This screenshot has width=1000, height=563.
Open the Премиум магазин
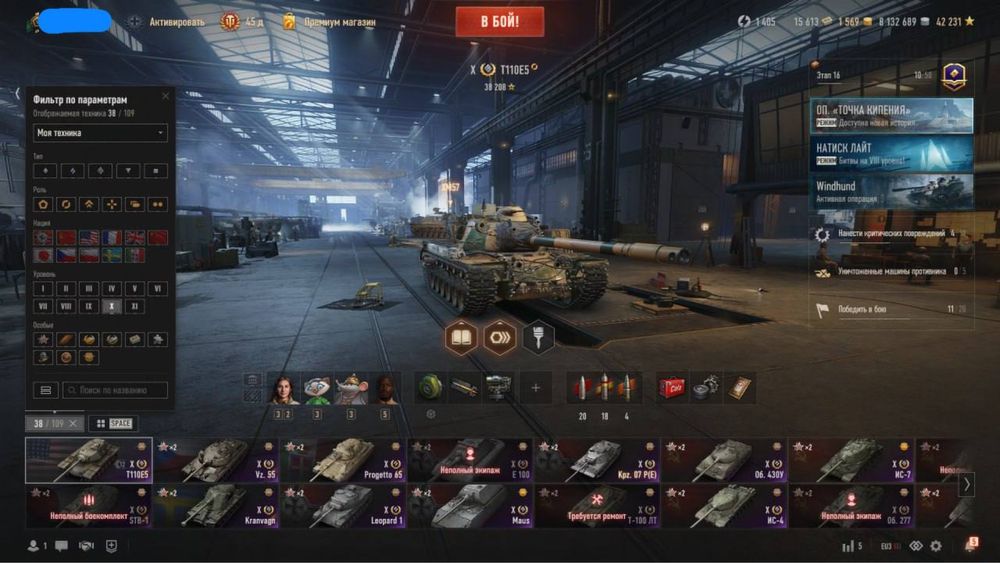329,21
